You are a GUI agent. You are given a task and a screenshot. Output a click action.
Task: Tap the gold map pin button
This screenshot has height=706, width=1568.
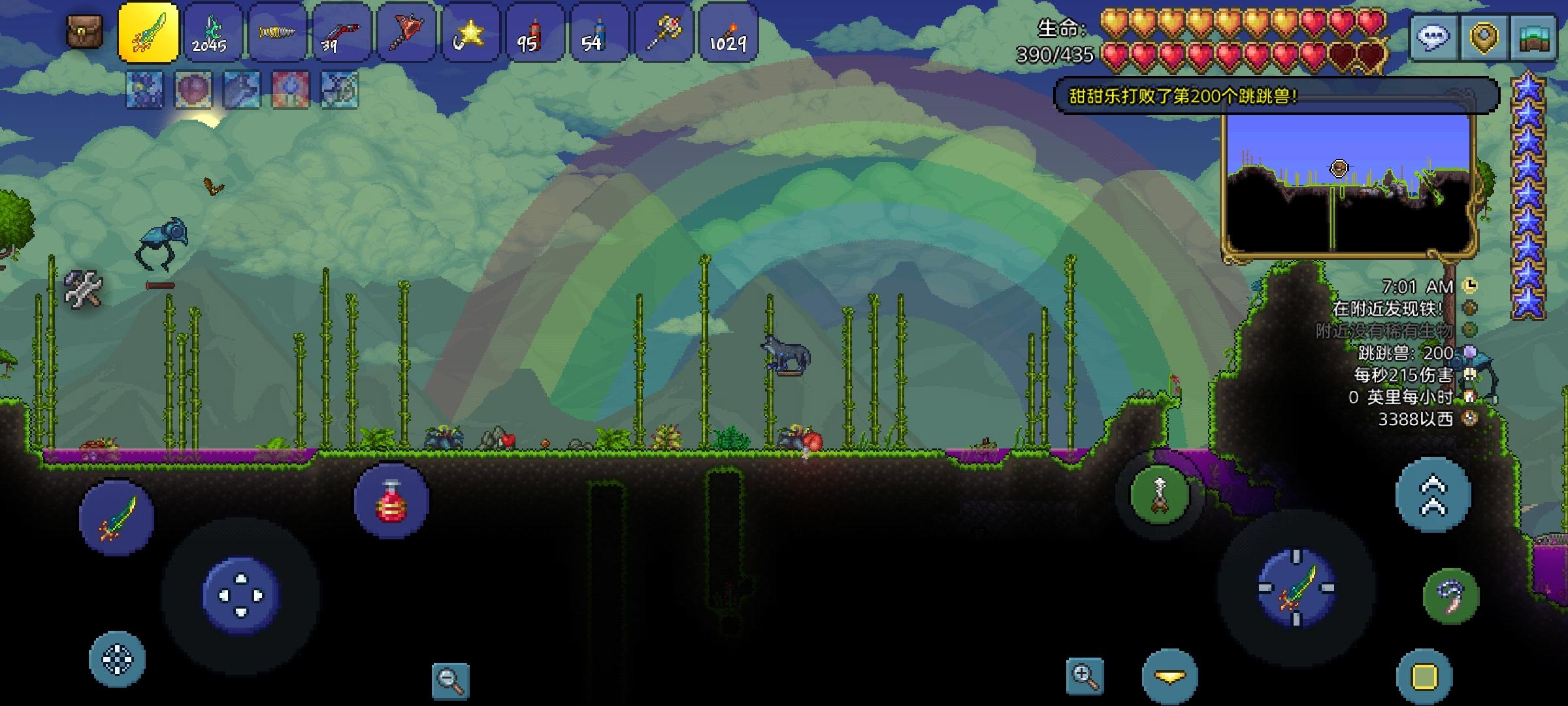click(x=1483, y=37)
